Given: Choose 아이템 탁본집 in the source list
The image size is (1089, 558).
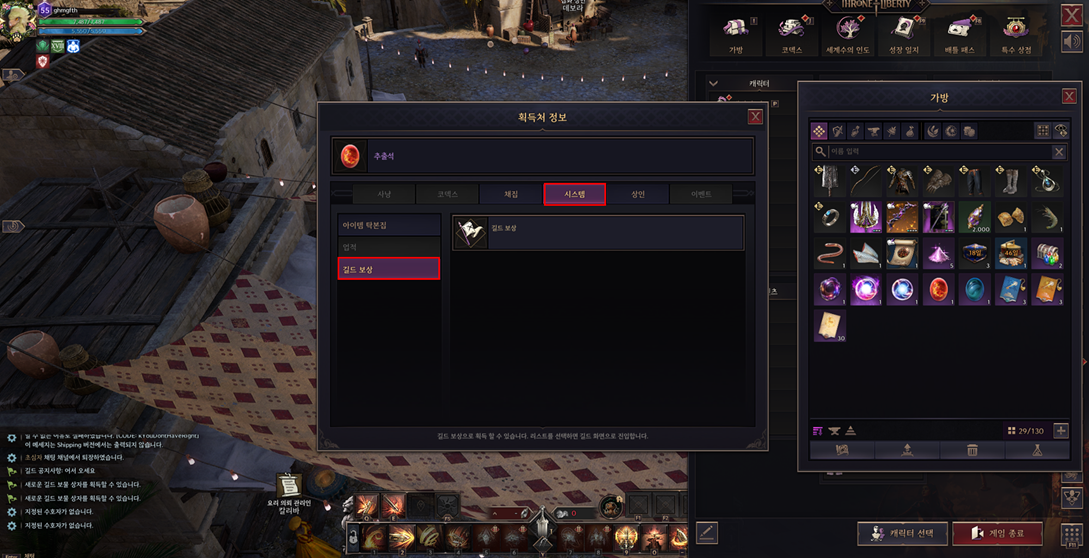Looking at the screenshot, I should click(389, 225).
